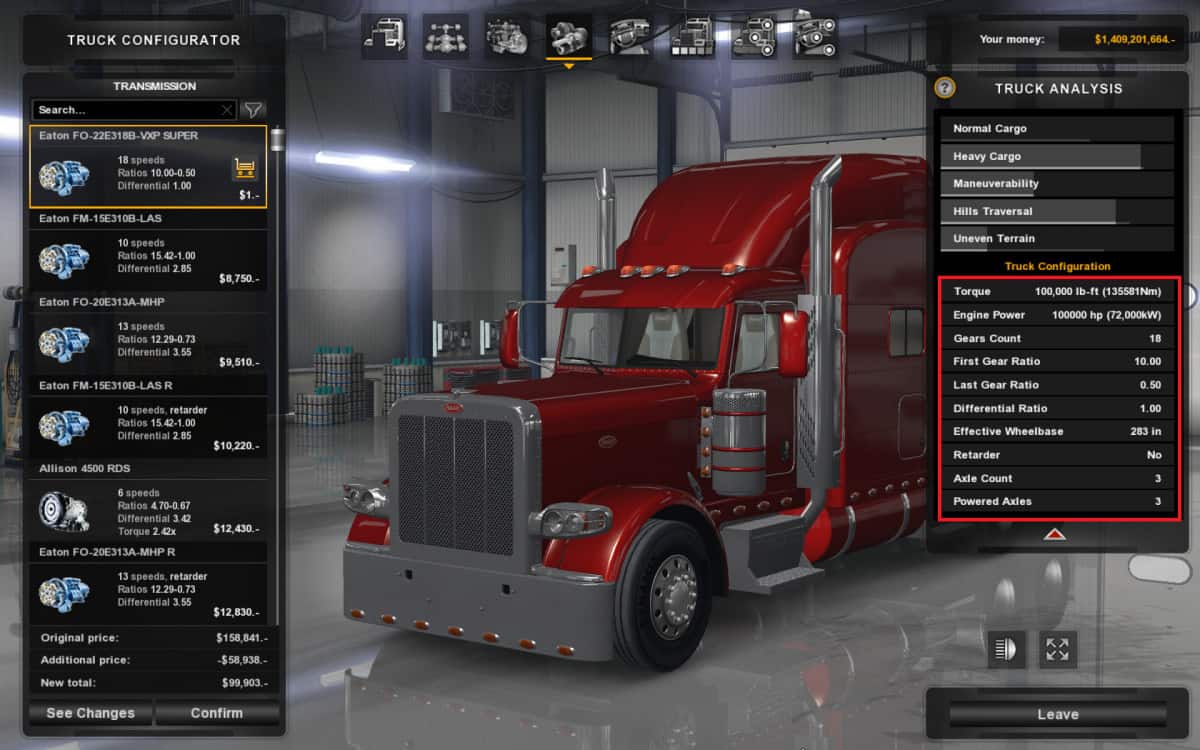Image resolution: width=1200 pixels, height=750 pixels.
Task: Switch to the chassis category icon
Action: tap(446, 38)
